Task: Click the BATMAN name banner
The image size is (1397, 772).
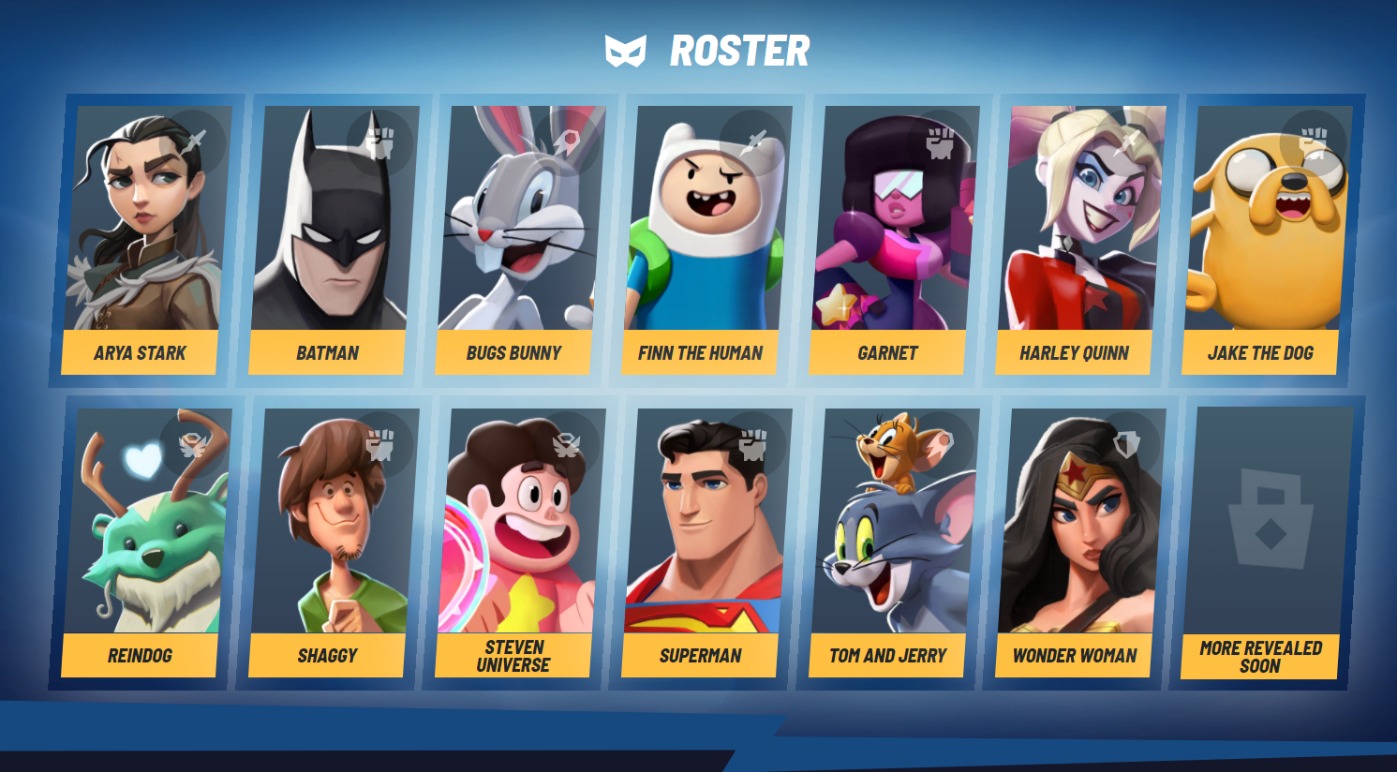Action: (326, 352)
